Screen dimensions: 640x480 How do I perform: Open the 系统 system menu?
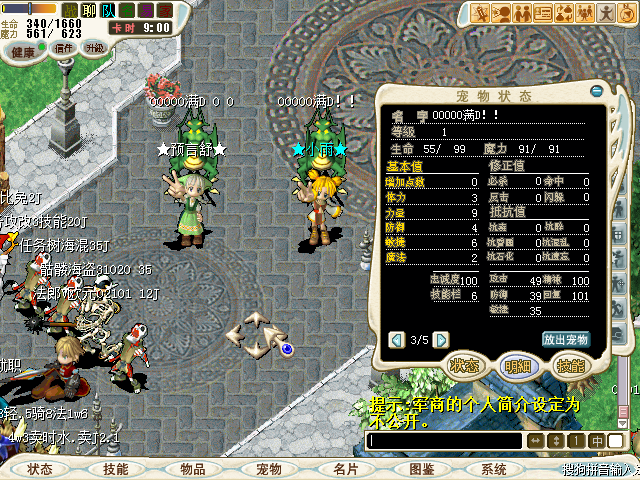click(494, 469)
